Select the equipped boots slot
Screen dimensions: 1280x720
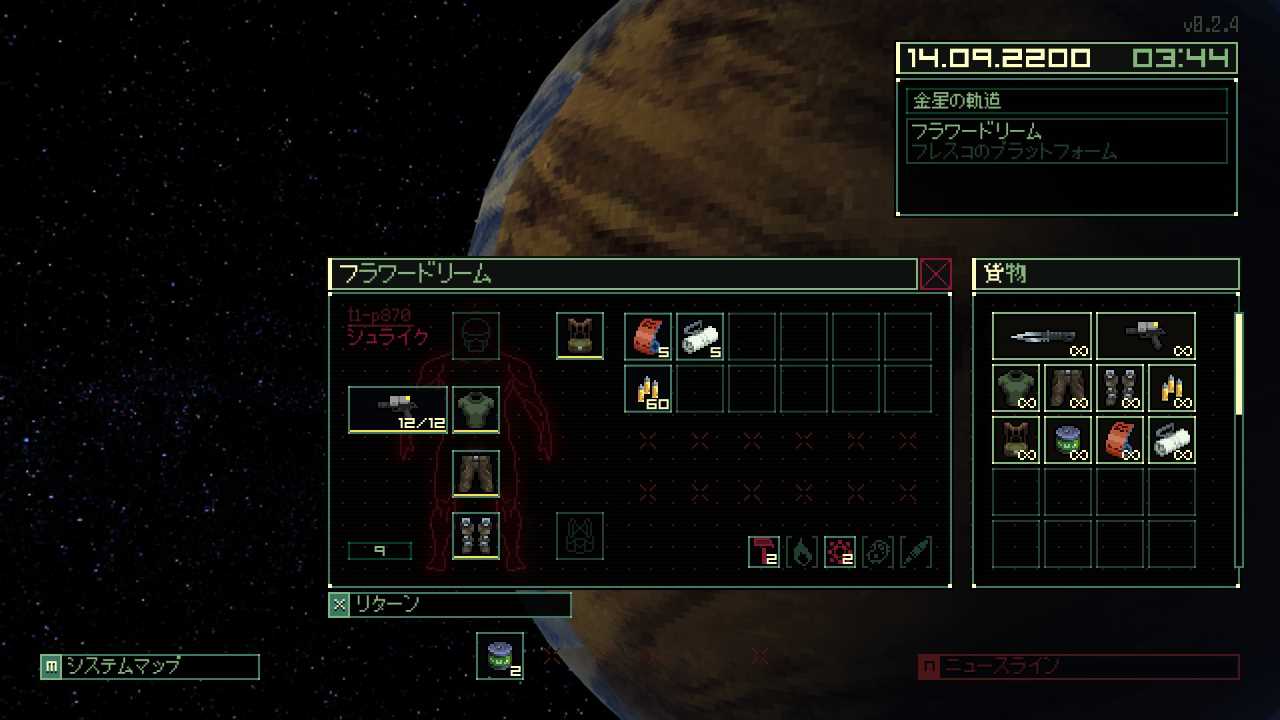pos(476,535)
